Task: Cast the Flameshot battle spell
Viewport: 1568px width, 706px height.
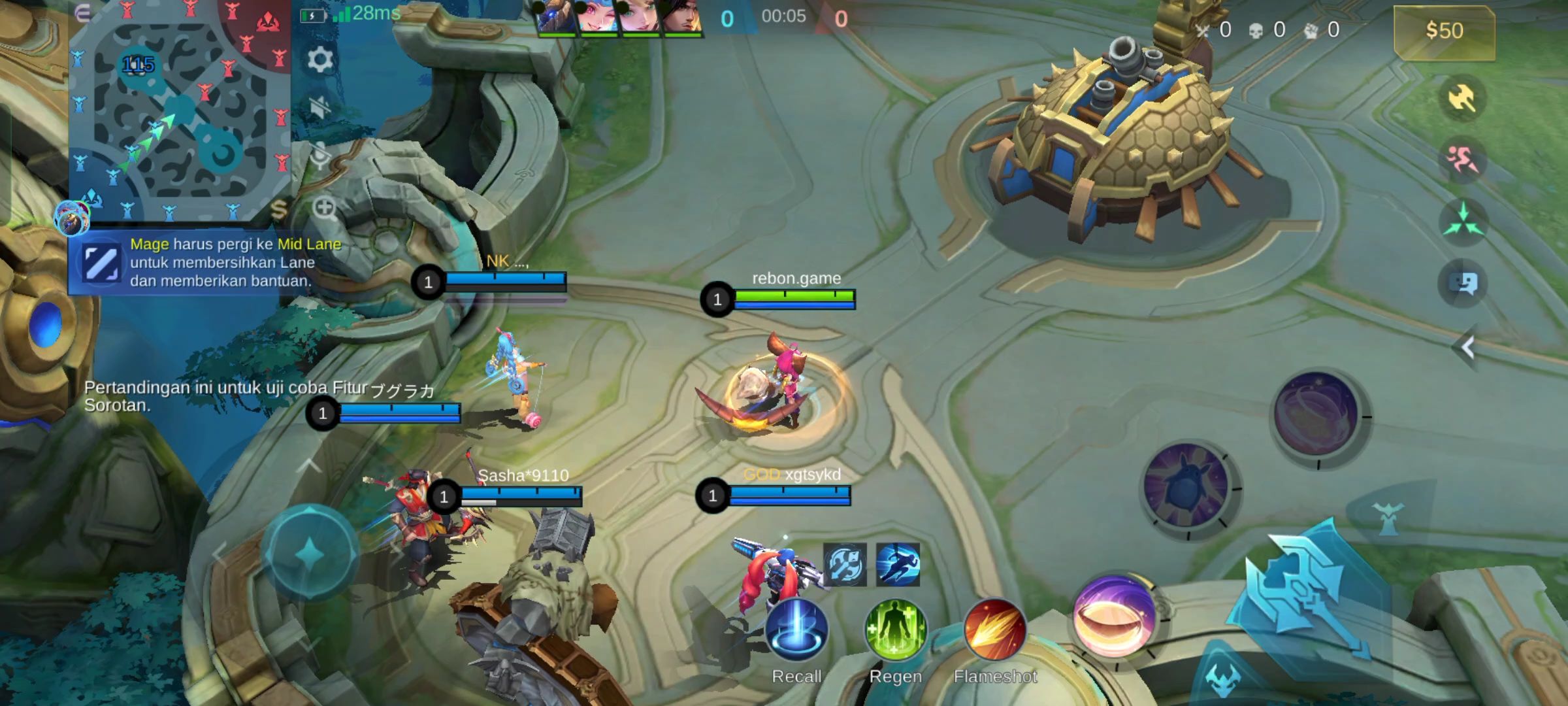Action: pos(994,630)
